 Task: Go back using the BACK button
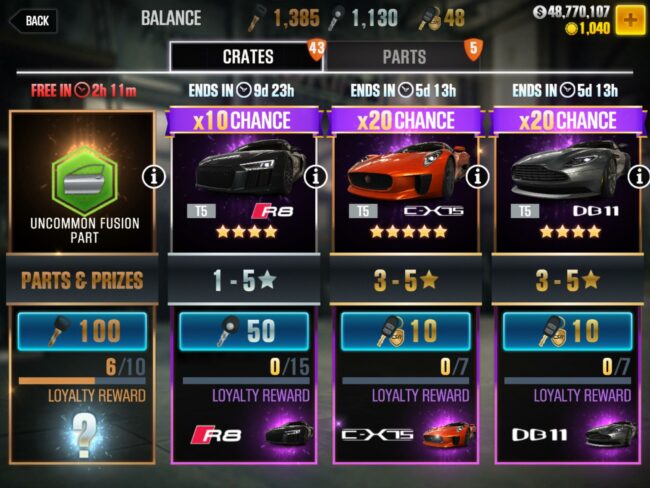click(32, 20)
